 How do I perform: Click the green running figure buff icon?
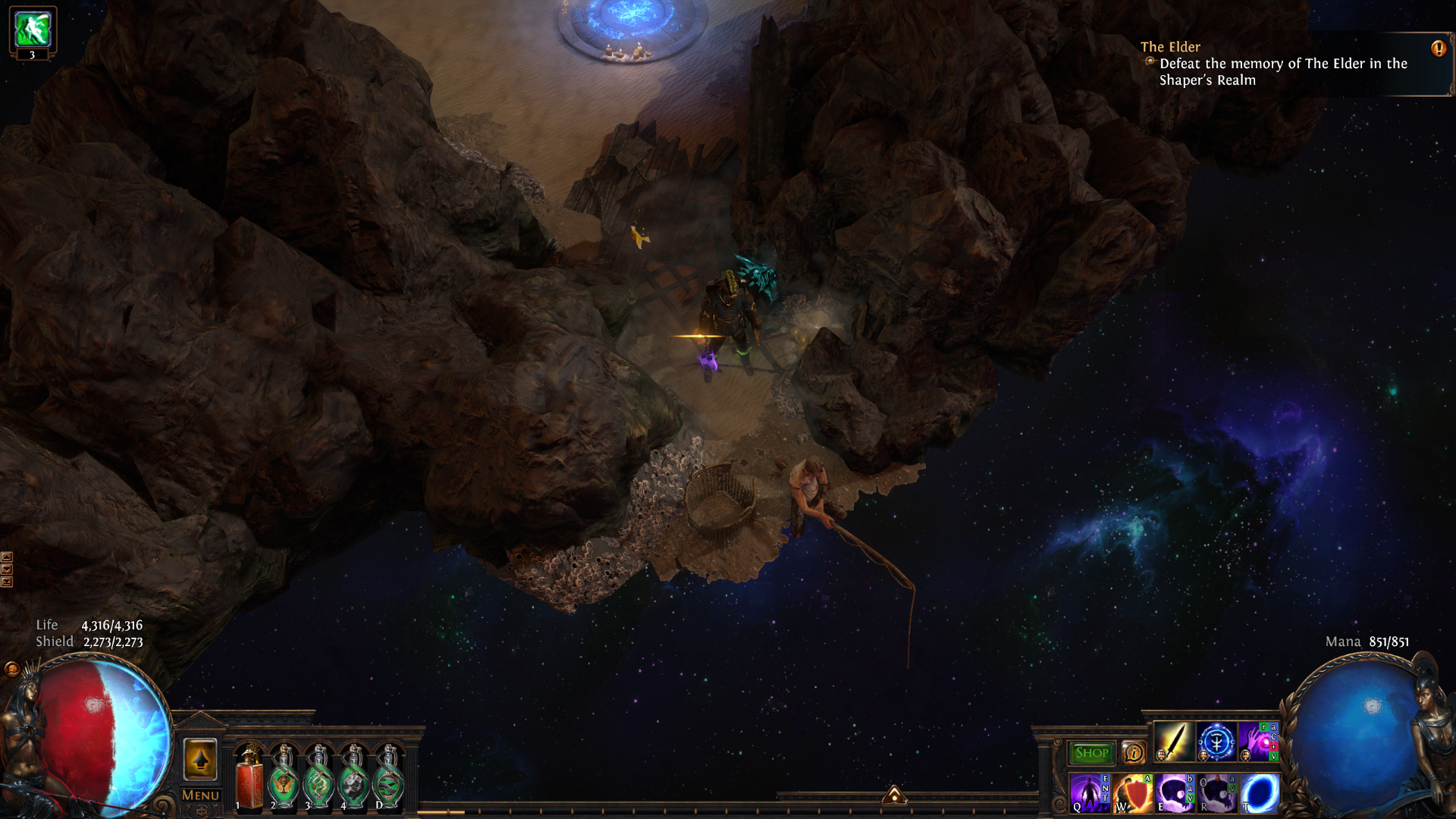[x=33, y=29]
